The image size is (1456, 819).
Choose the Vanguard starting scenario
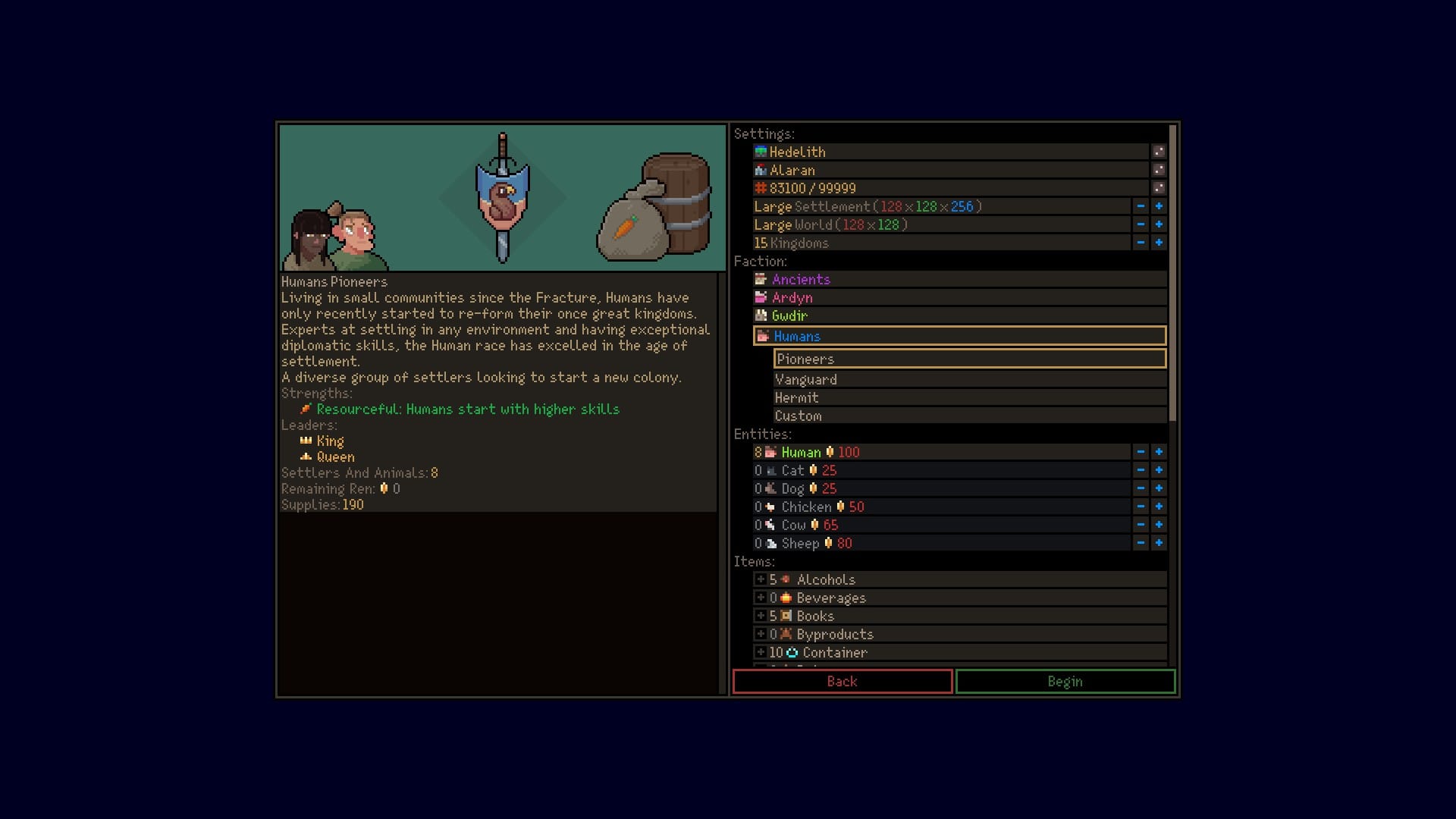click(805, 379)
